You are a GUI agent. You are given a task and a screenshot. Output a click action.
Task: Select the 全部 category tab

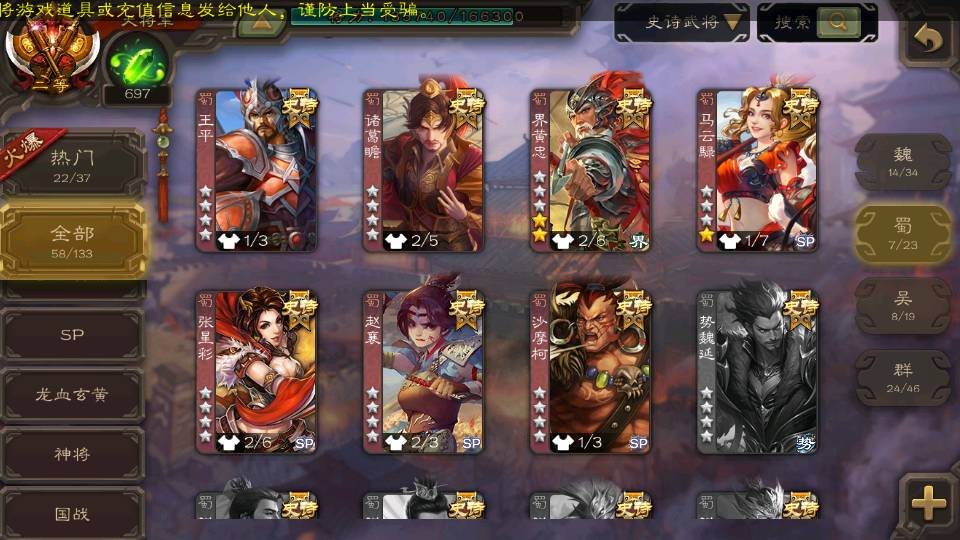72,241
